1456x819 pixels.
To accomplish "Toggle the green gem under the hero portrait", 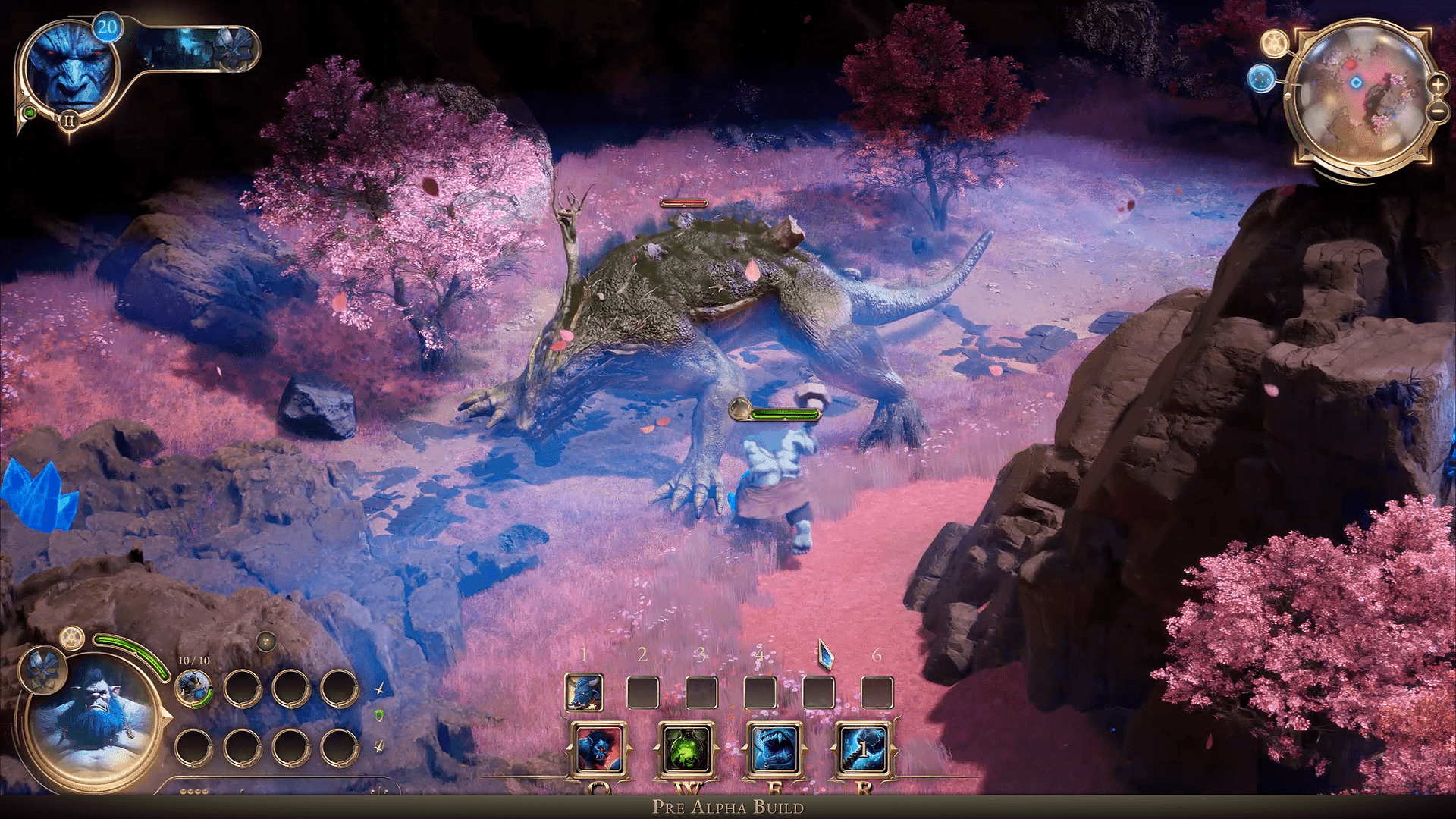I will tap(30, 113).
